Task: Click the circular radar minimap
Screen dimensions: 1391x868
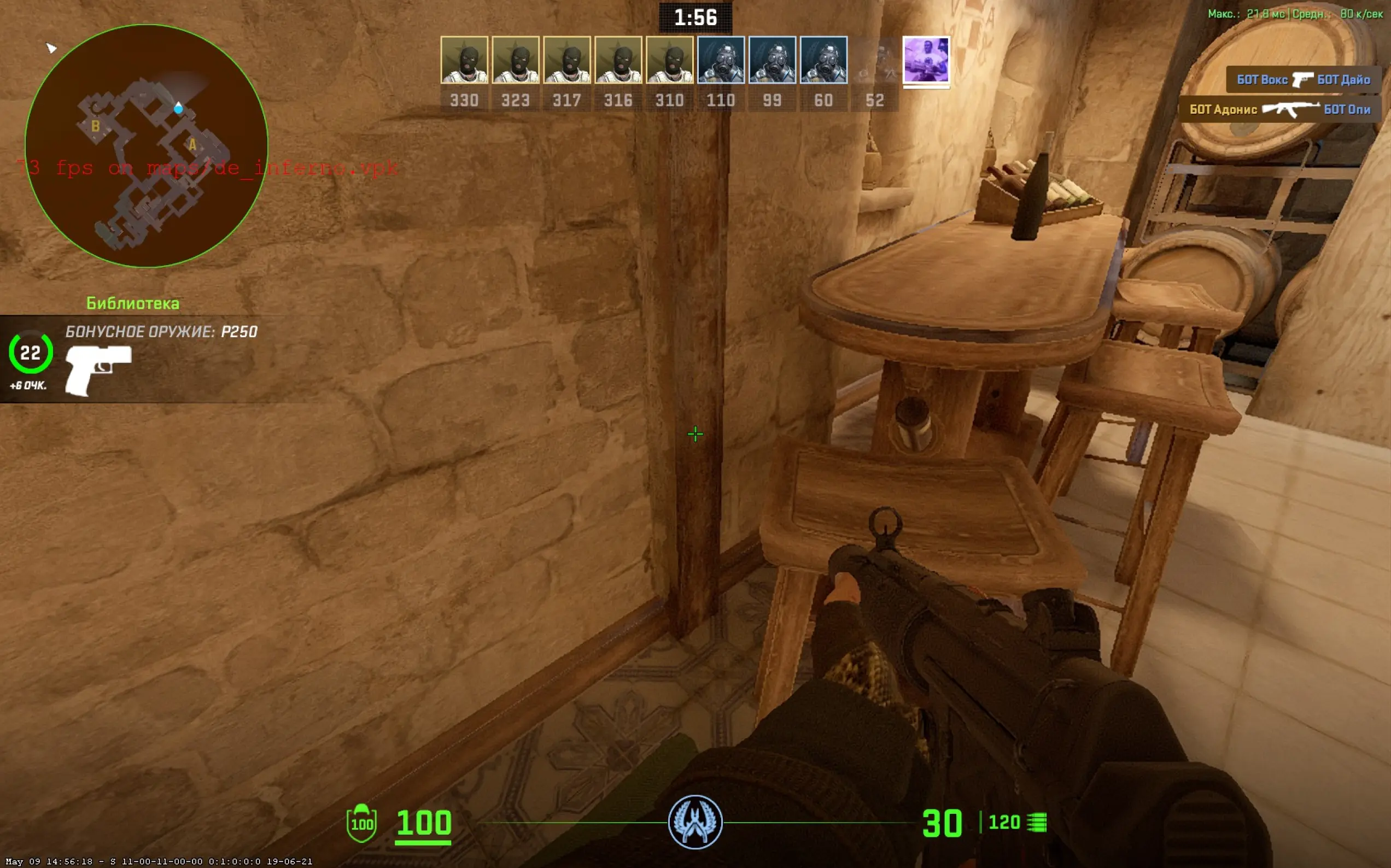Action: tap(147, 146)
